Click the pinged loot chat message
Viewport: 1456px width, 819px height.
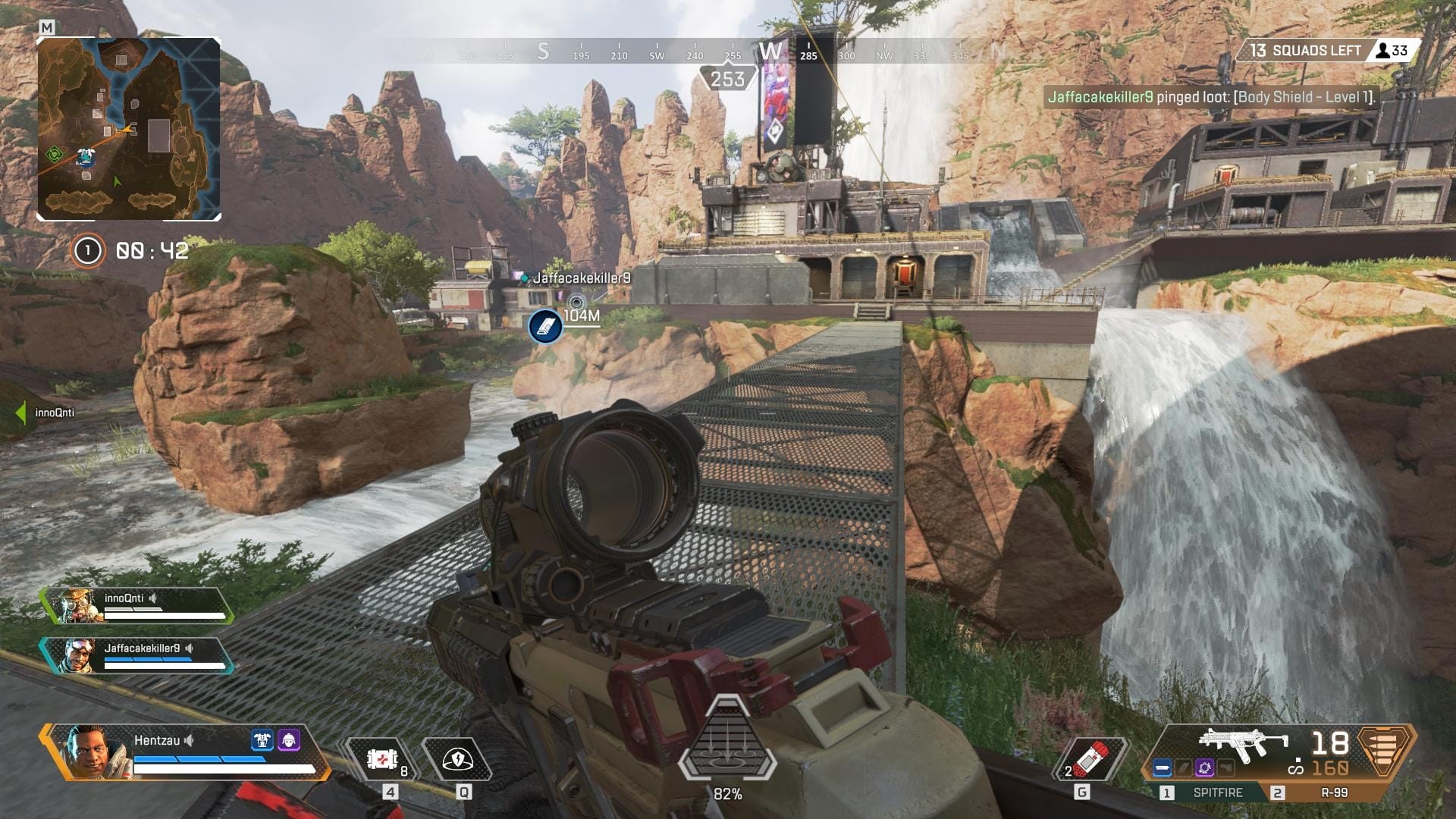pos(1210,97)
